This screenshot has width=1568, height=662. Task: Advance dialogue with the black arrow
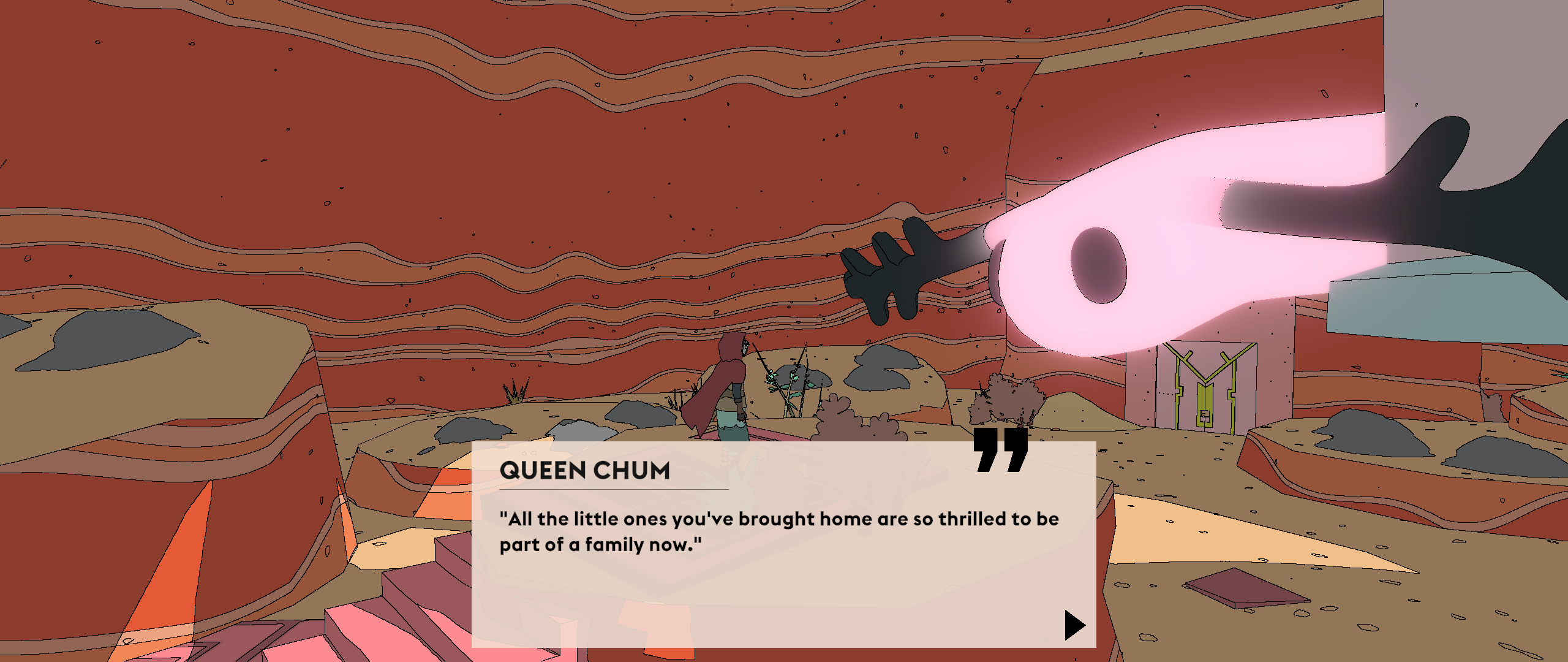click(1074, 625)
